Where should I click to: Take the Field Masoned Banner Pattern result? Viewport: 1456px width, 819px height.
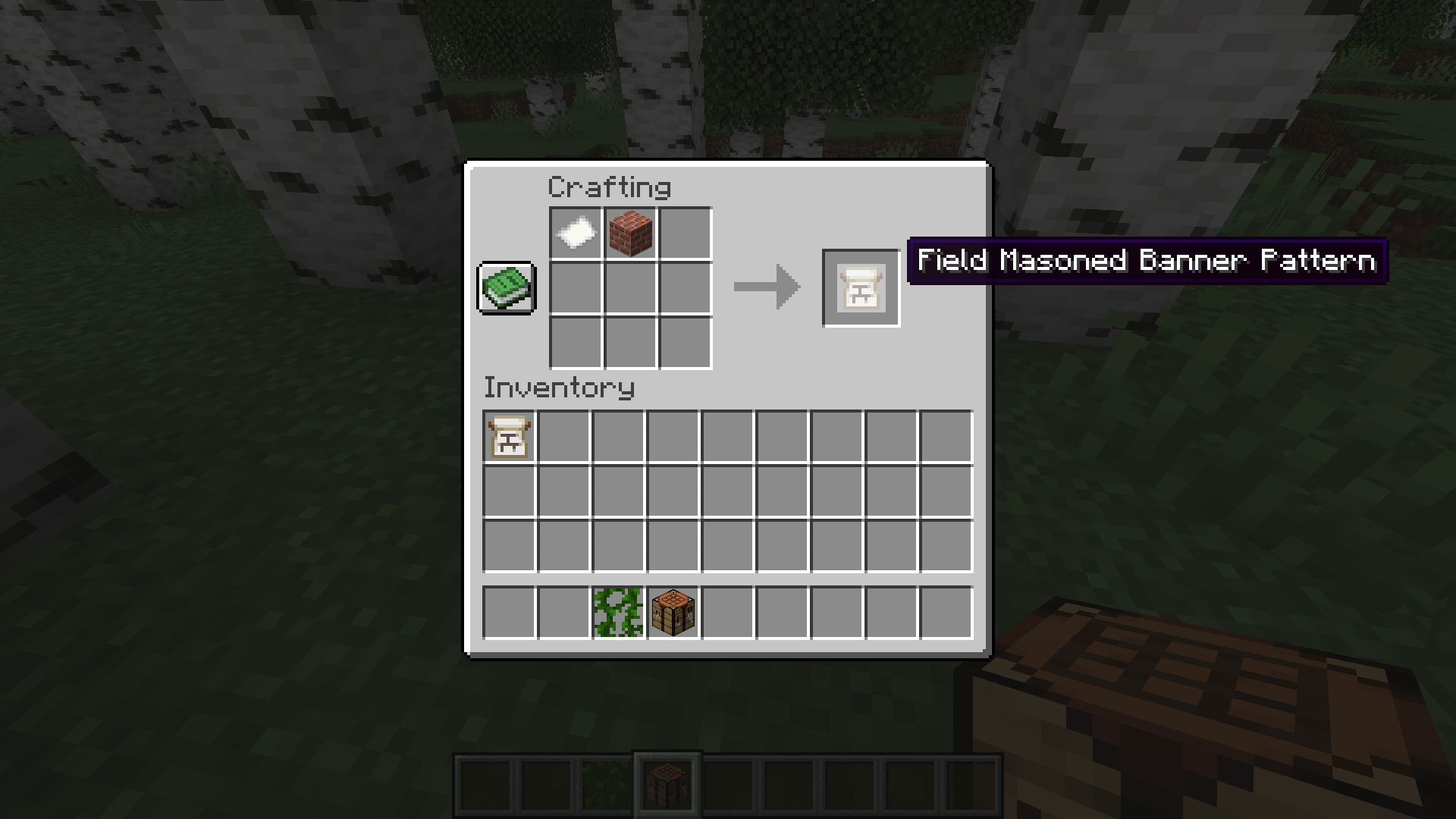[x=861, y=286]
